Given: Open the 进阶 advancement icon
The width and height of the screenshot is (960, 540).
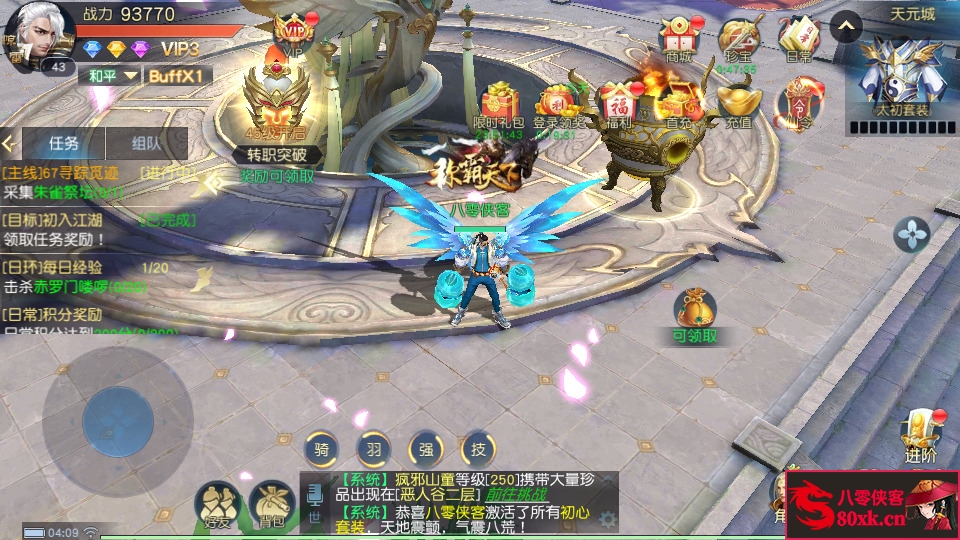Looking at the screenshot, I should (x=921, y=434).
